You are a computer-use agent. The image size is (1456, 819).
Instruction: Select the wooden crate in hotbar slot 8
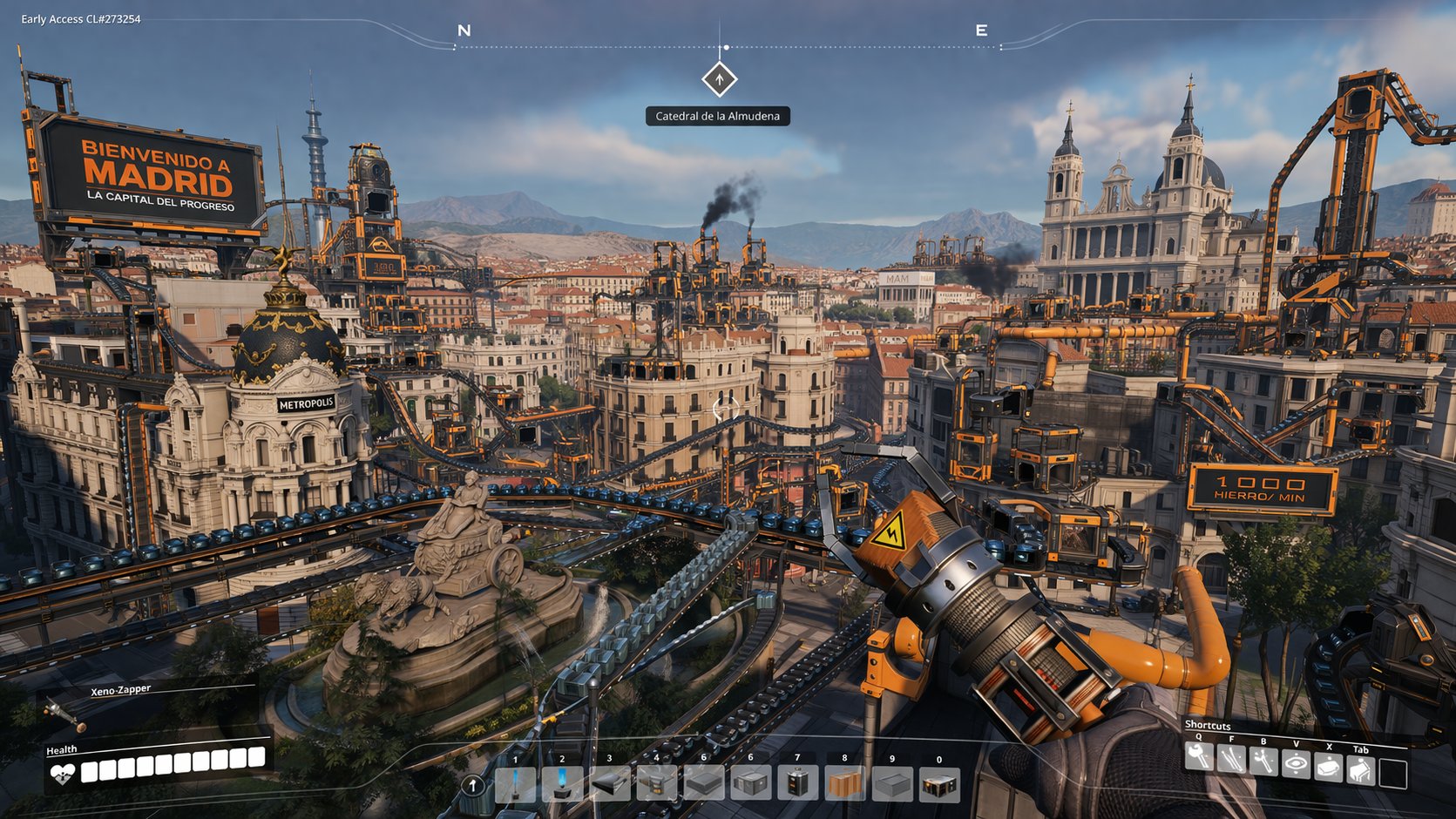(x=844, y=784)
